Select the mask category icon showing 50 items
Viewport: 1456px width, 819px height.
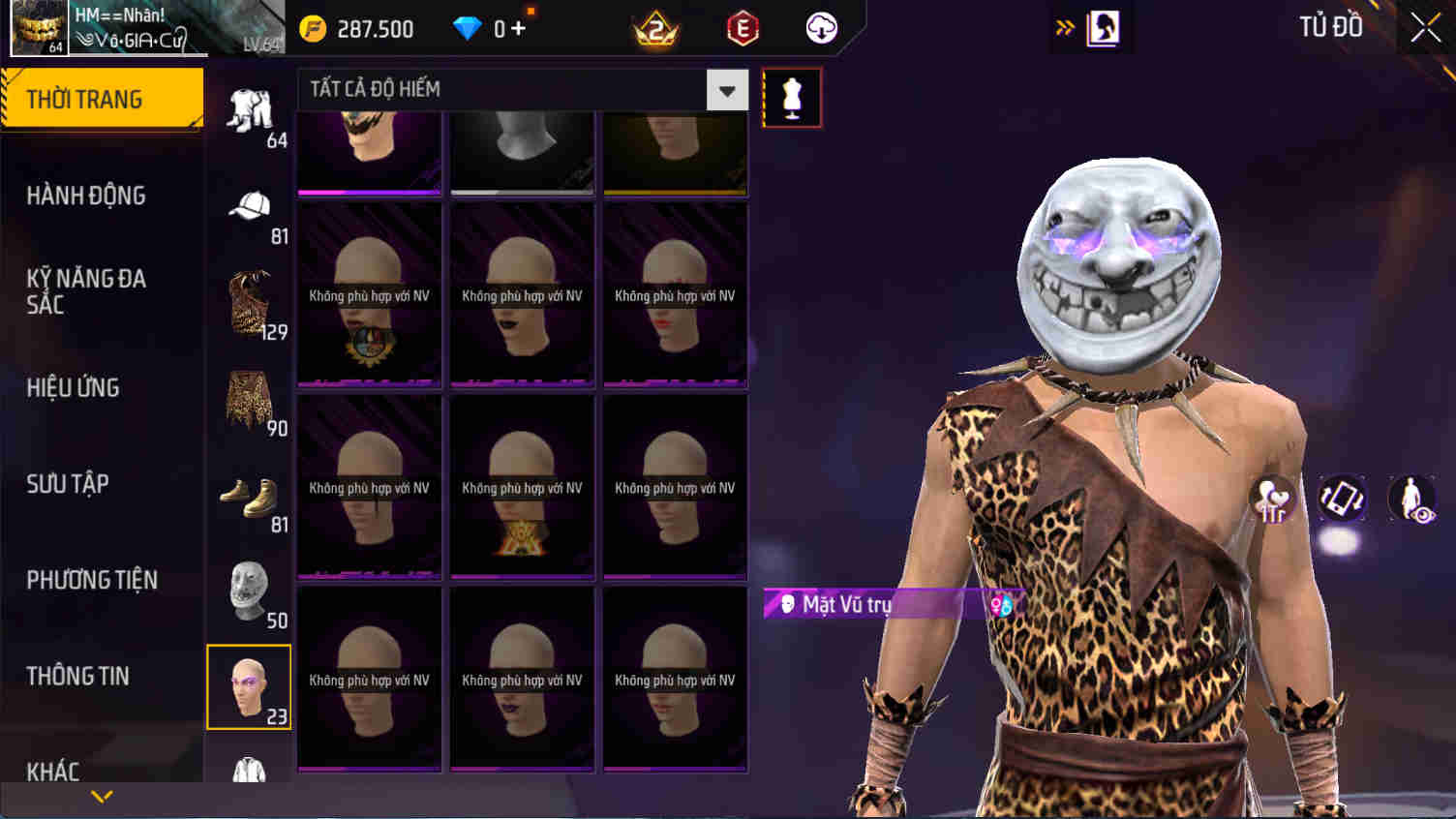click(x=249, y=589)
